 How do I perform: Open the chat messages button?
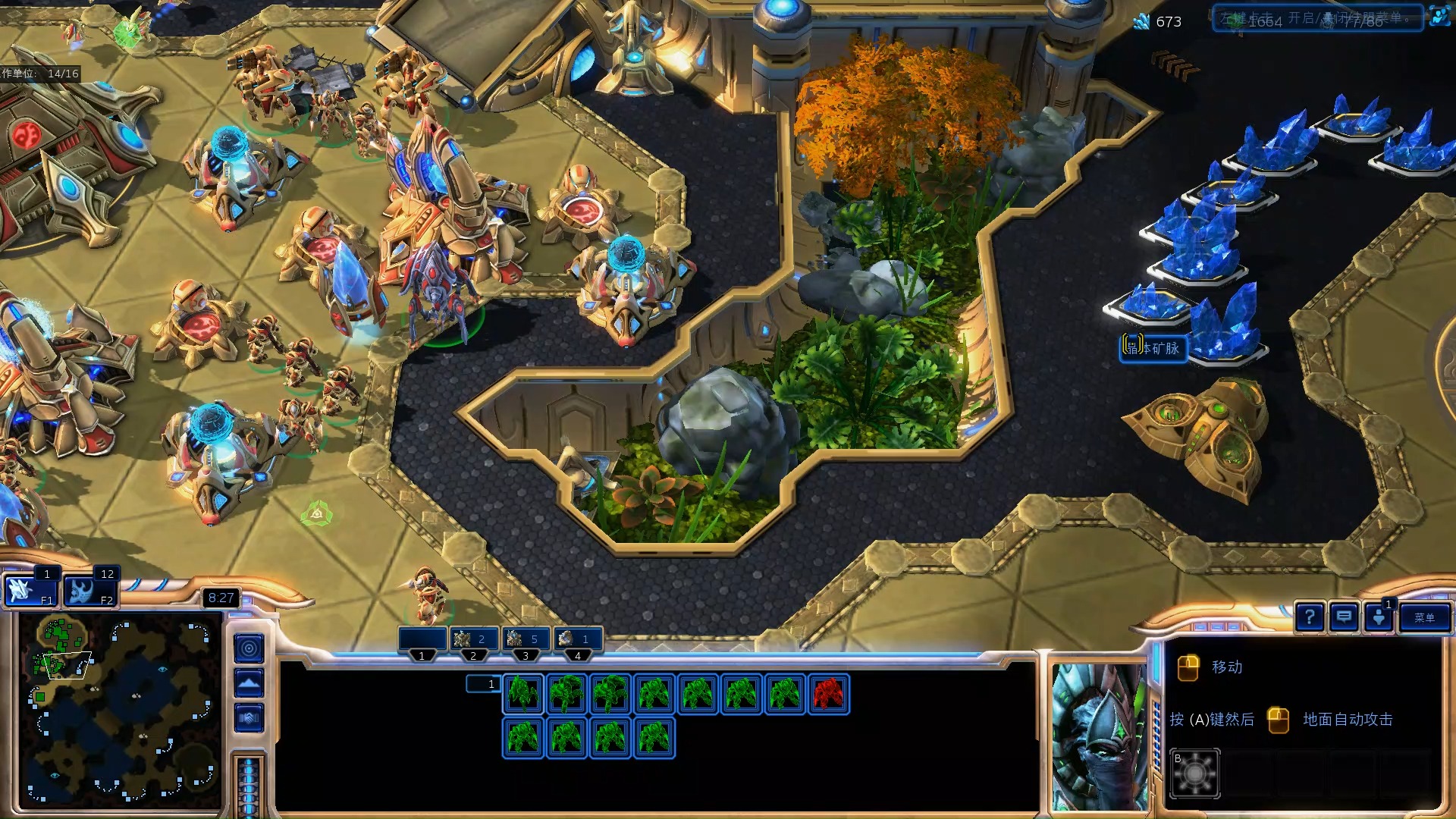coord(1344,618)
